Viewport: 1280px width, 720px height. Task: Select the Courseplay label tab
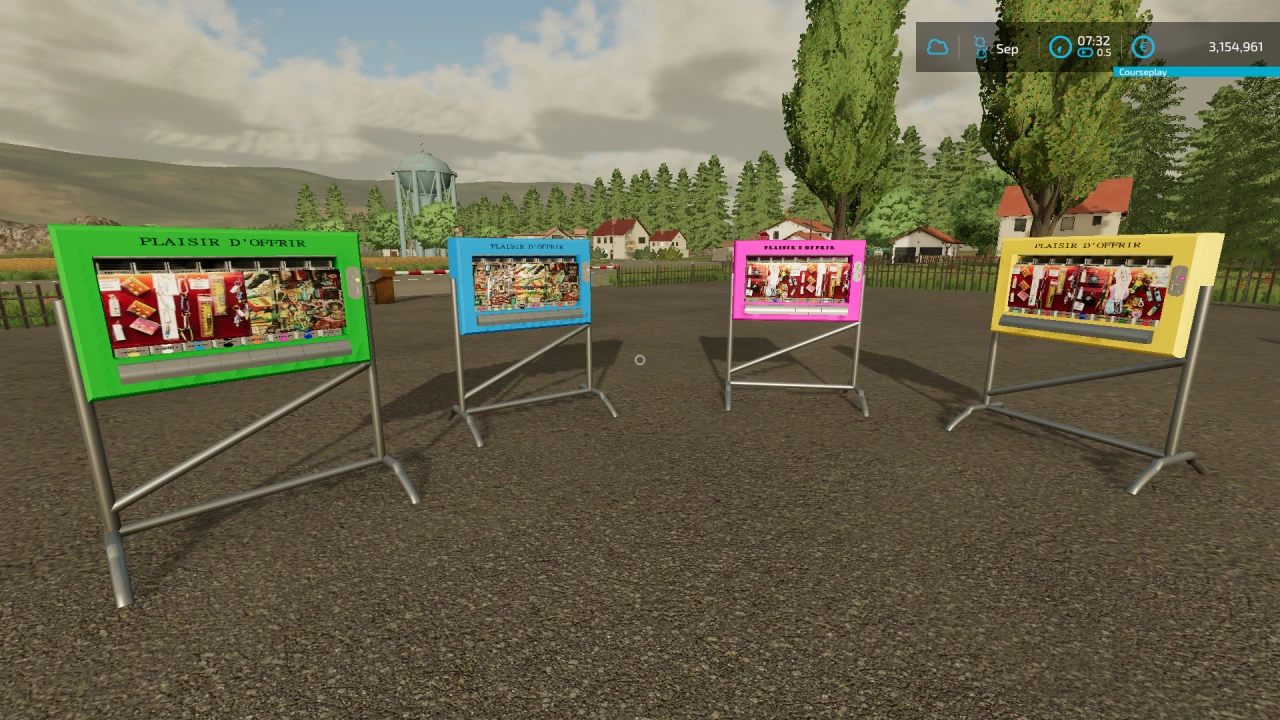(1144, 72)
